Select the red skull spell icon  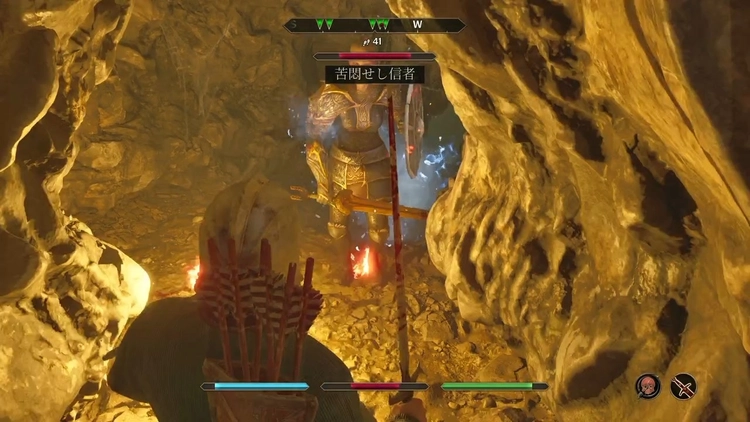point(648,386)
